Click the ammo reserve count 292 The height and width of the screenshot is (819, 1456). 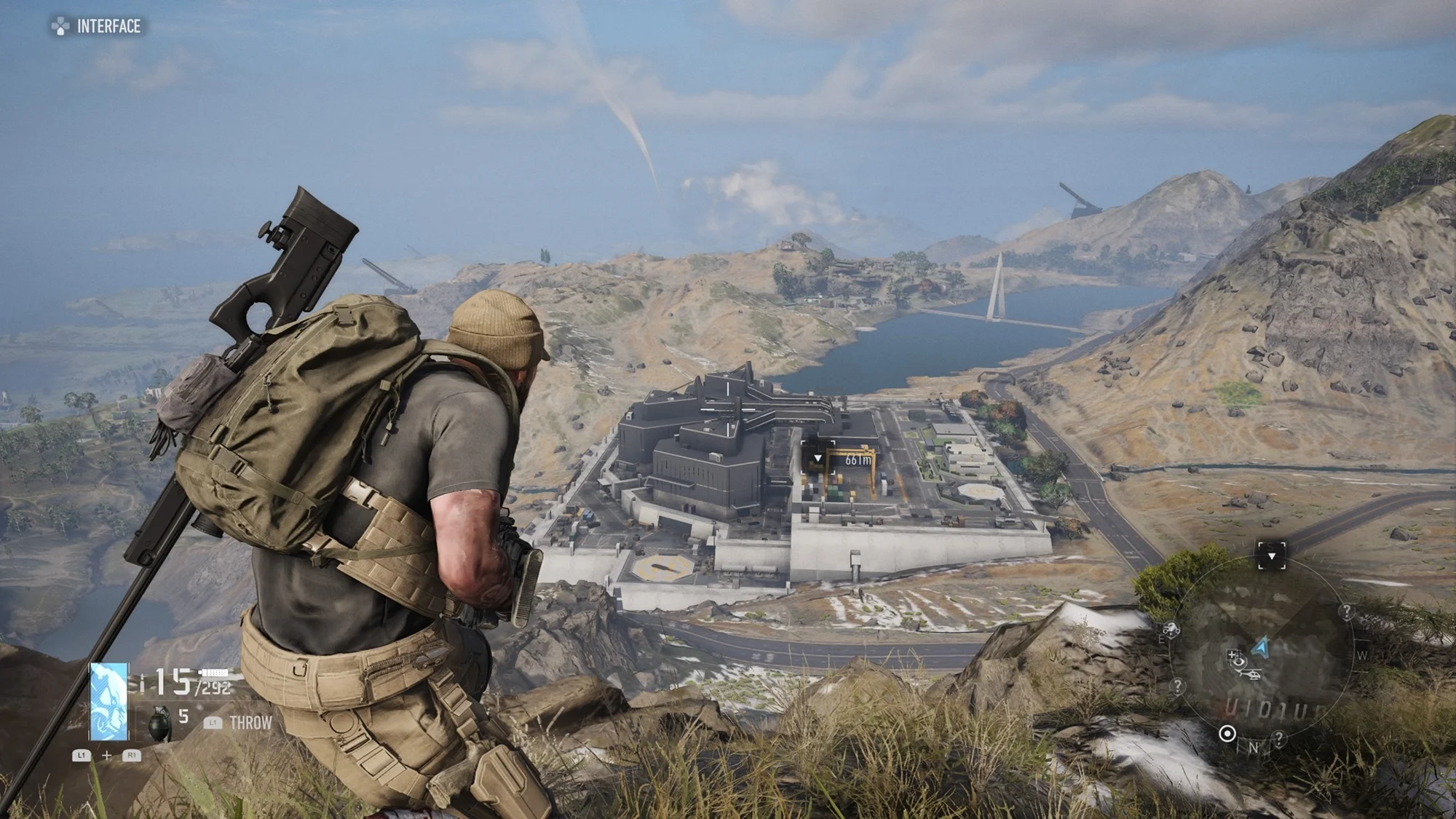point(214,687)
